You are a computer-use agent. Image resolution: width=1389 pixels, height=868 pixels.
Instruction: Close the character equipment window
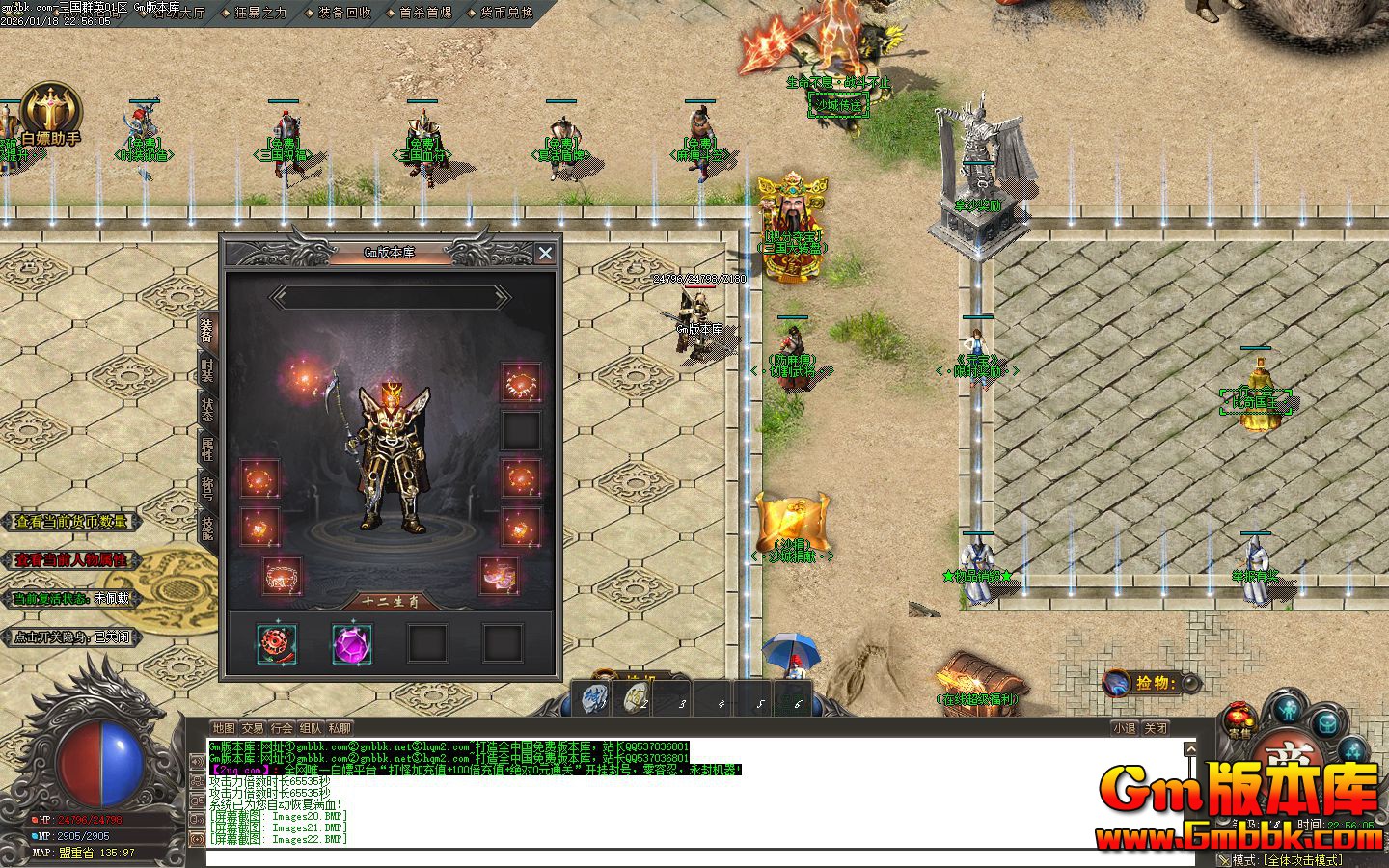tap(545, 253)
